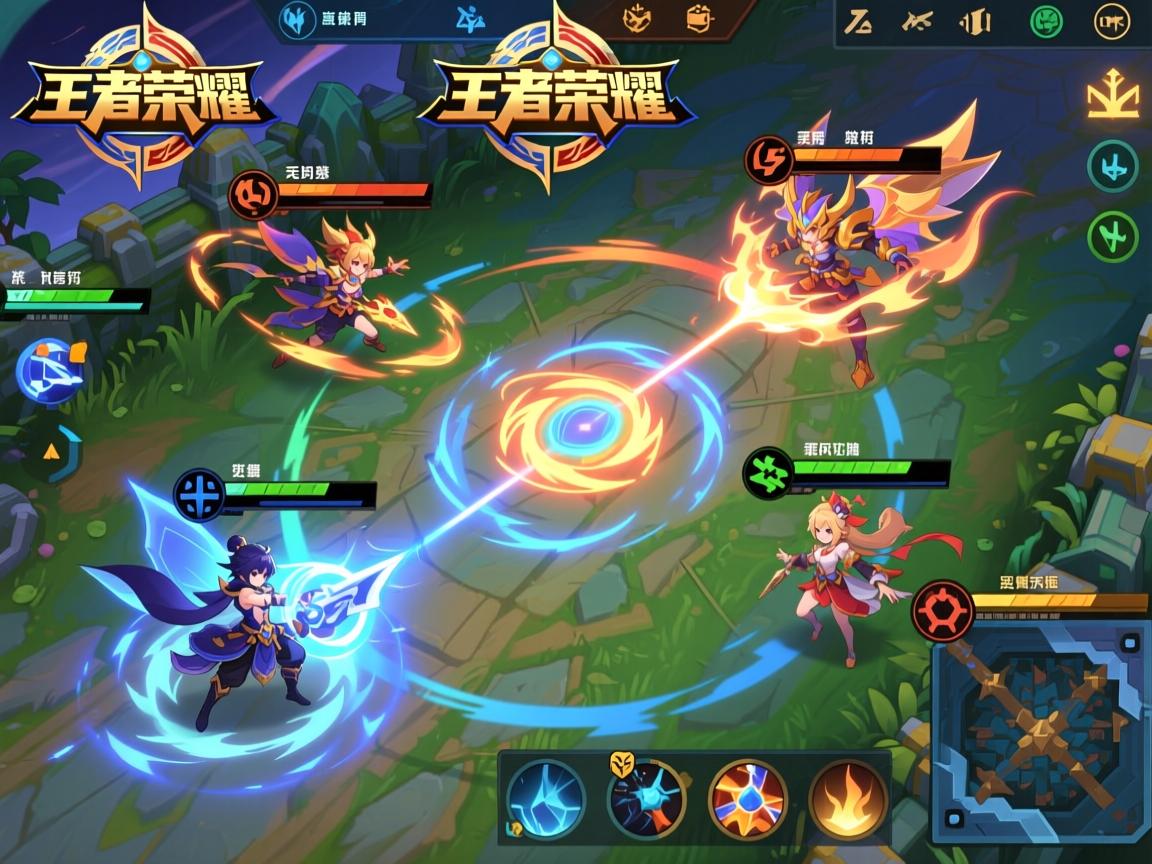The height and width of the screenshot is (864, 1152).
Task: Click the tan Z-shaped icon in top bar
Action: [858, 20]
